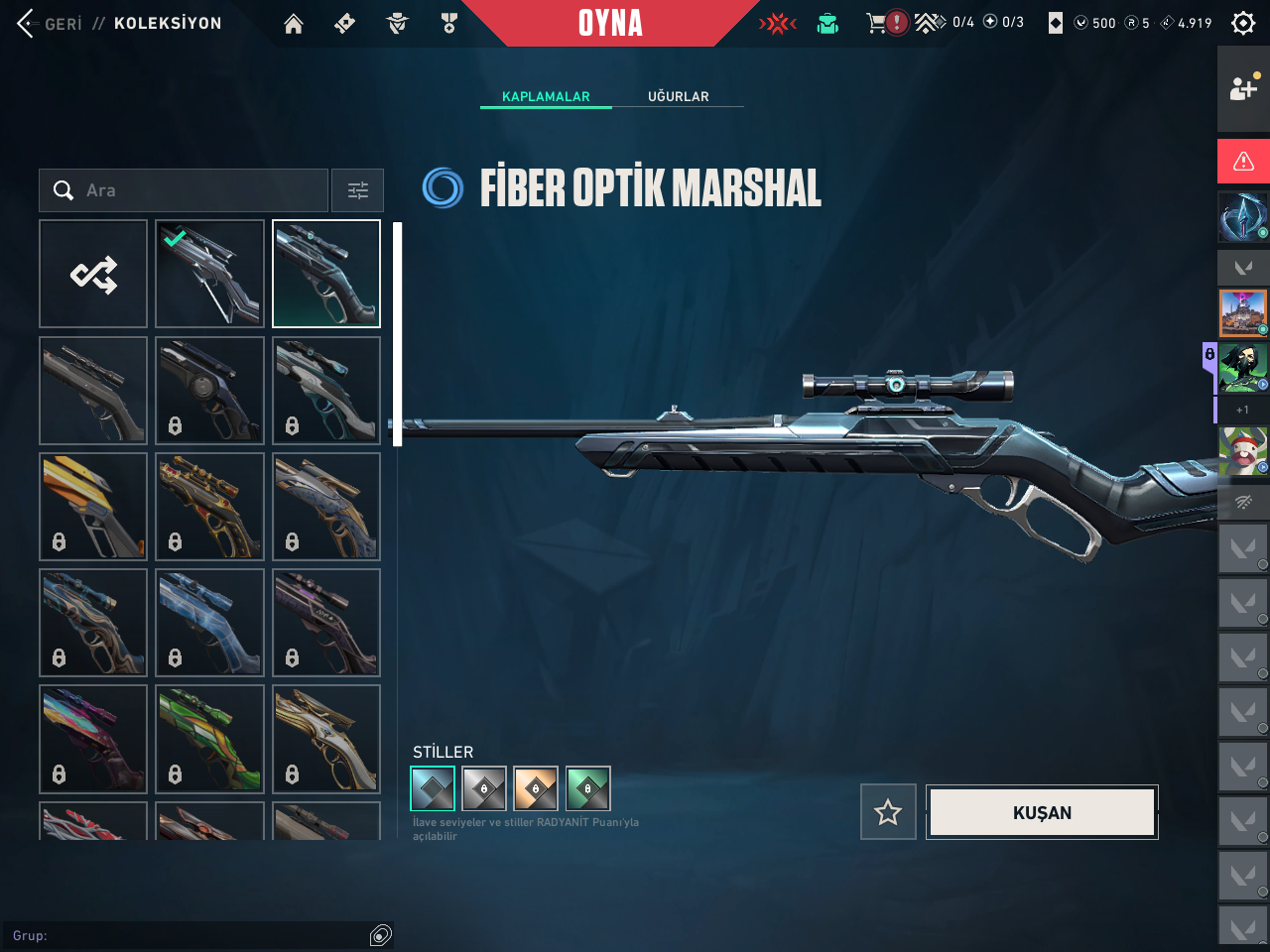Start a match with OYNA
This screenshot has height=952, width=1270.
click(610, 23)
